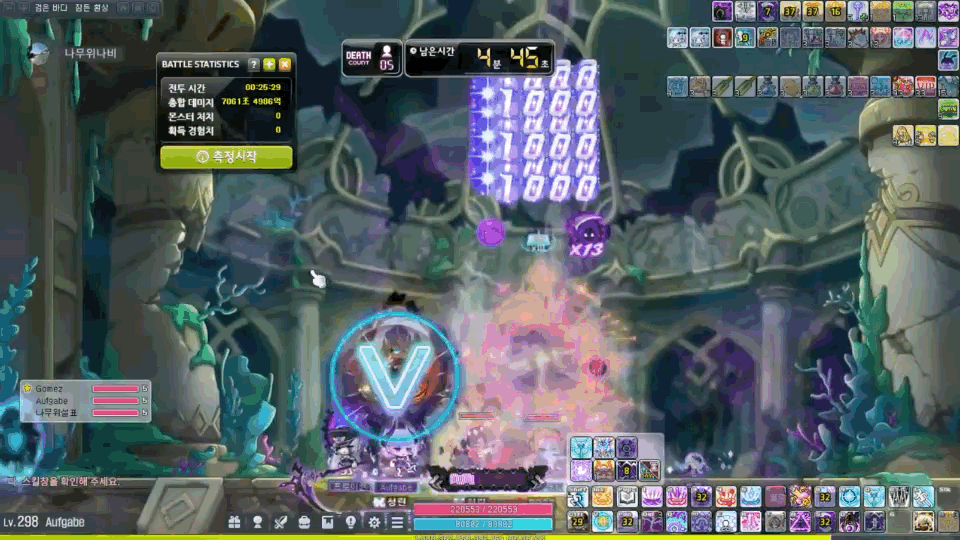Open the gear settings icon in bottom menu
The height and width of the screenshot is (540, 960).
coord(374,522)
